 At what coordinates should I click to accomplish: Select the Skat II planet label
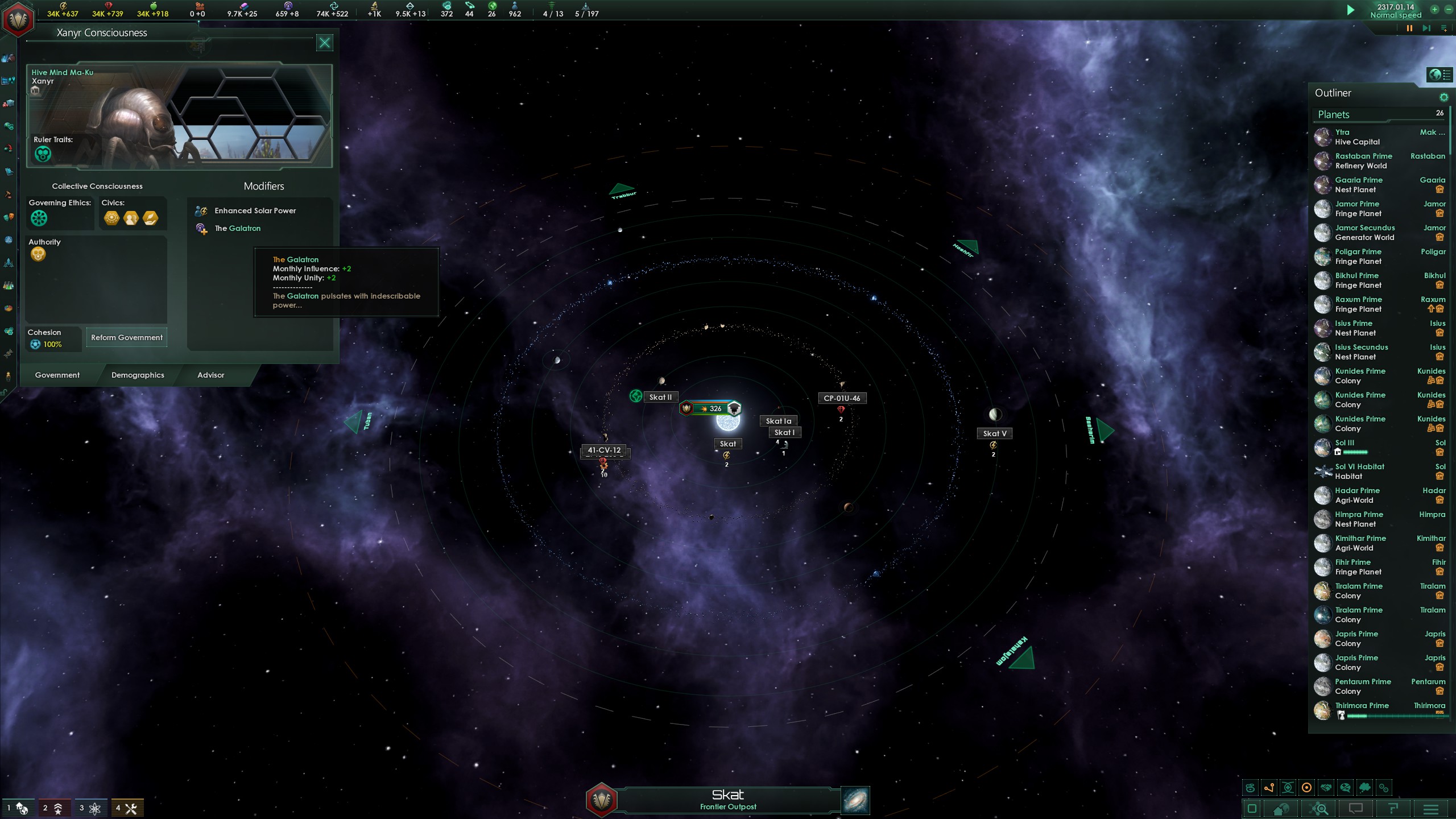(x=660, y=398)
